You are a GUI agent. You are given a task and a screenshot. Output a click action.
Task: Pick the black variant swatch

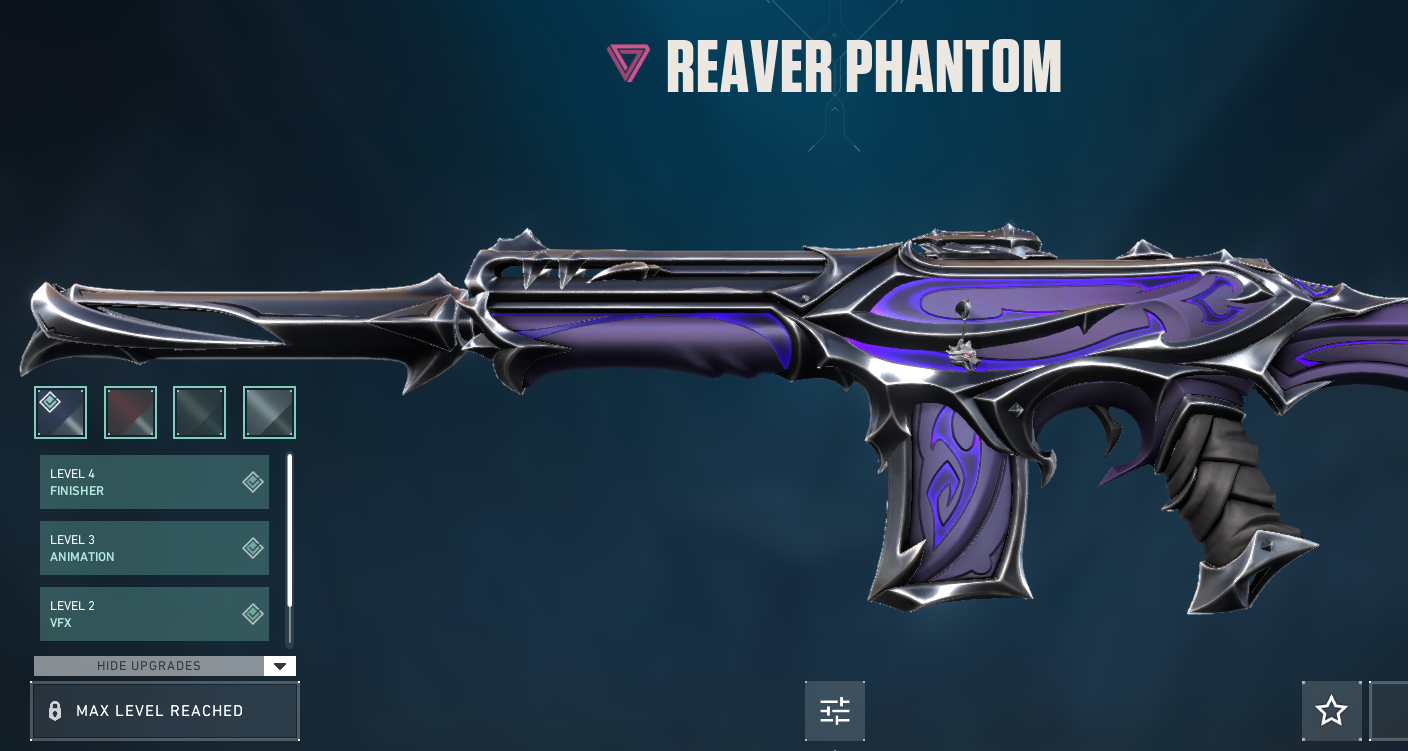(x=200, y=412)
